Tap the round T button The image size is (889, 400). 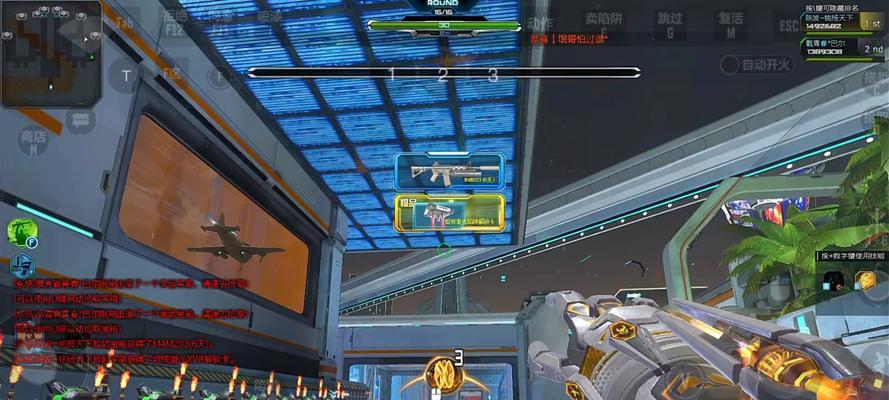pos(126,75)
